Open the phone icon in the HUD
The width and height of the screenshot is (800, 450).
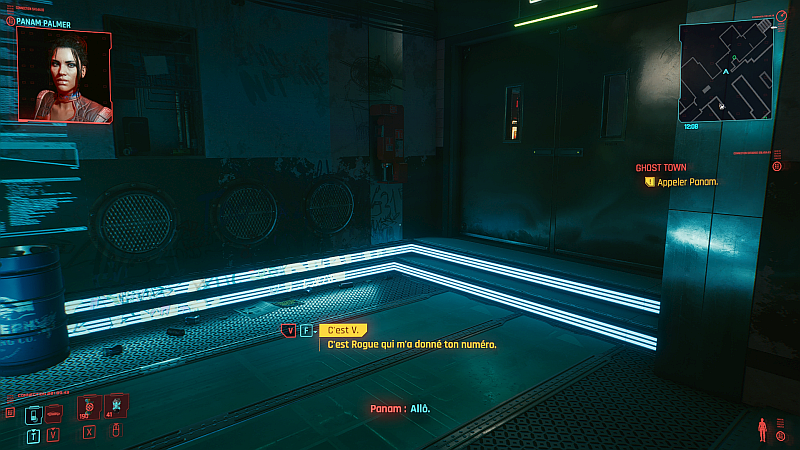point(33,413)
